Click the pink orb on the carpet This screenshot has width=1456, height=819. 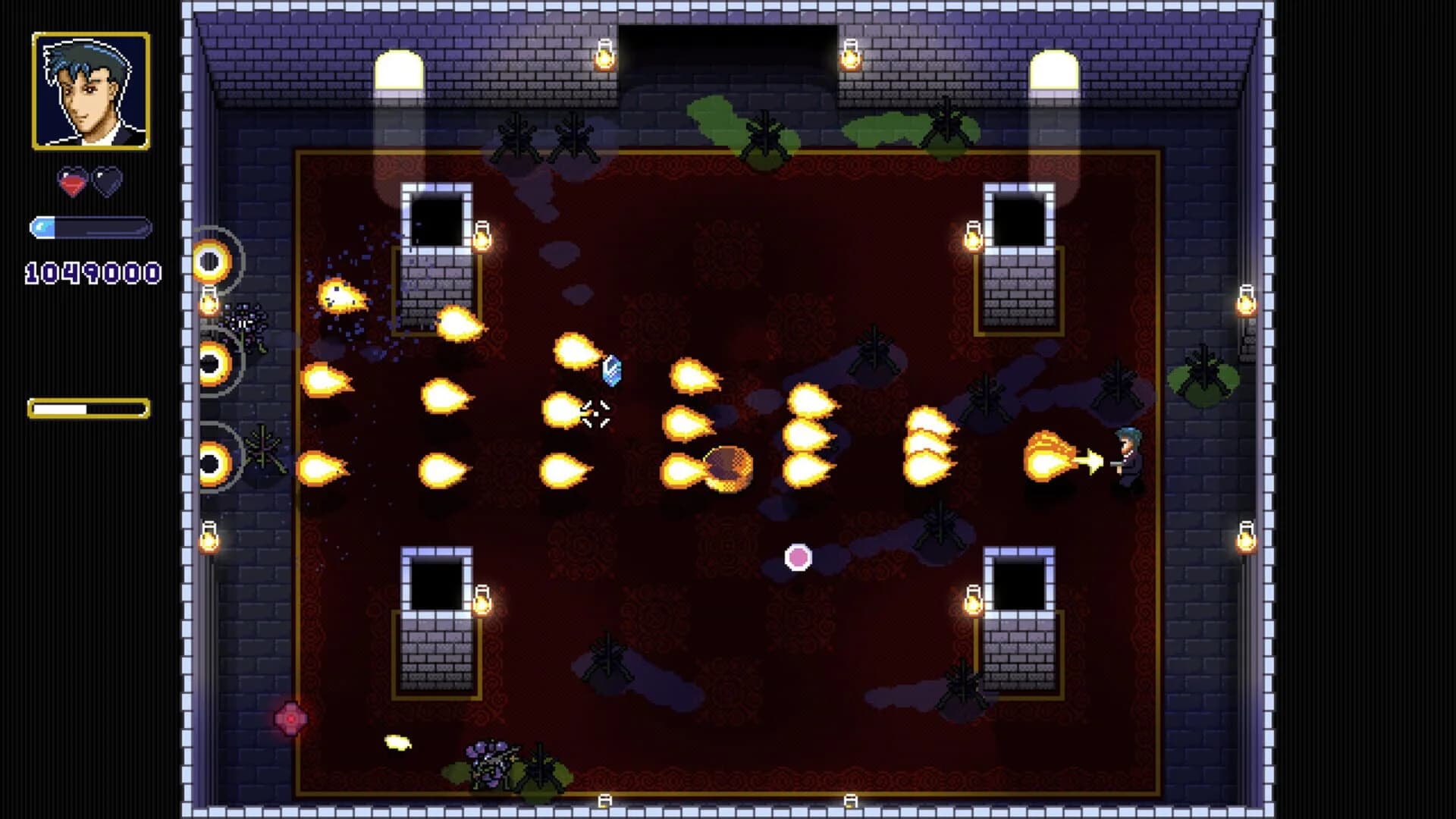tap(795, 557)
